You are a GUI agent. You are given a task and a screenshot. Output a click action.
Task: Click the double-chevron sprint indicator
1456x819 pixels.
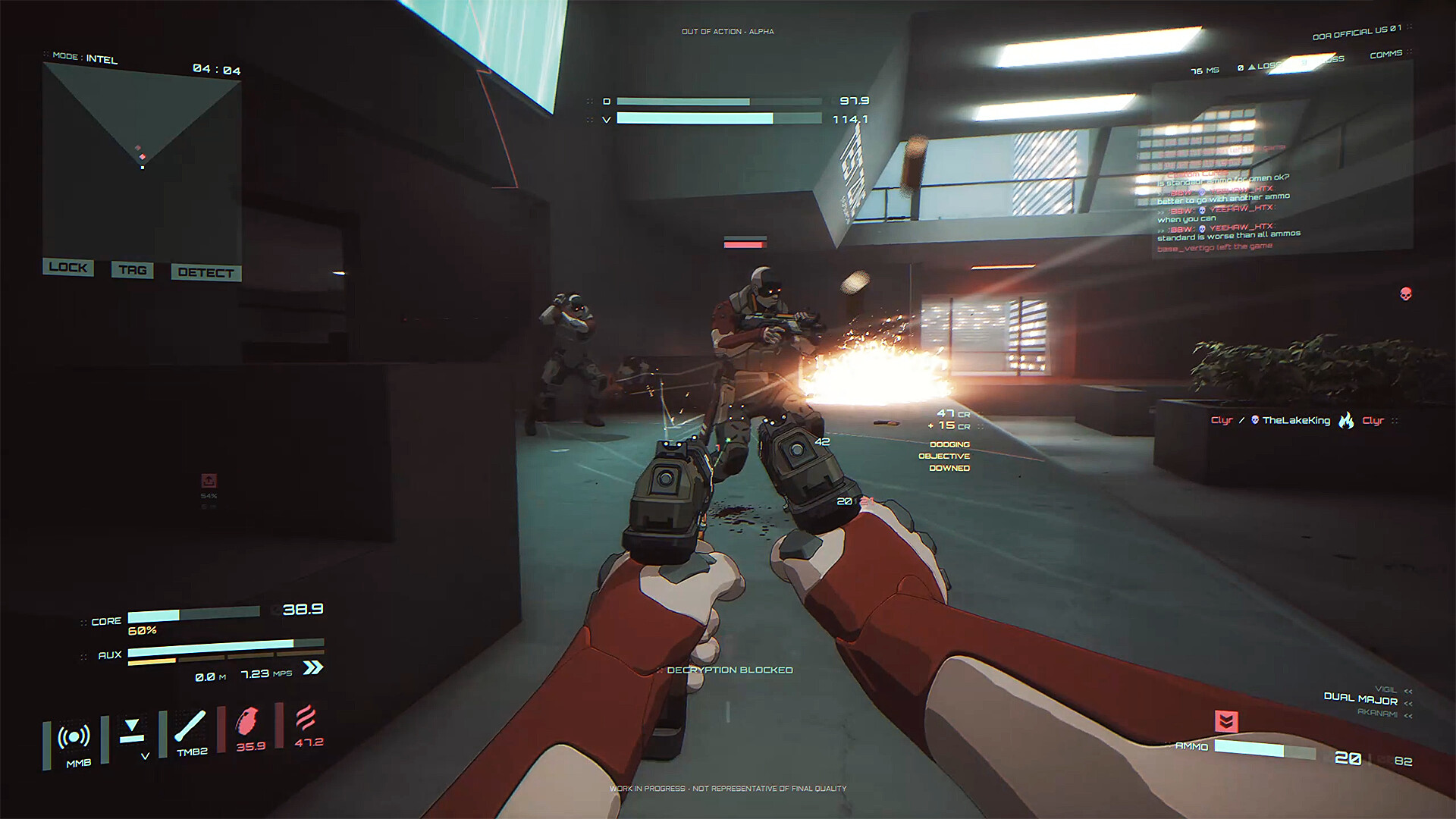[312, 667]
